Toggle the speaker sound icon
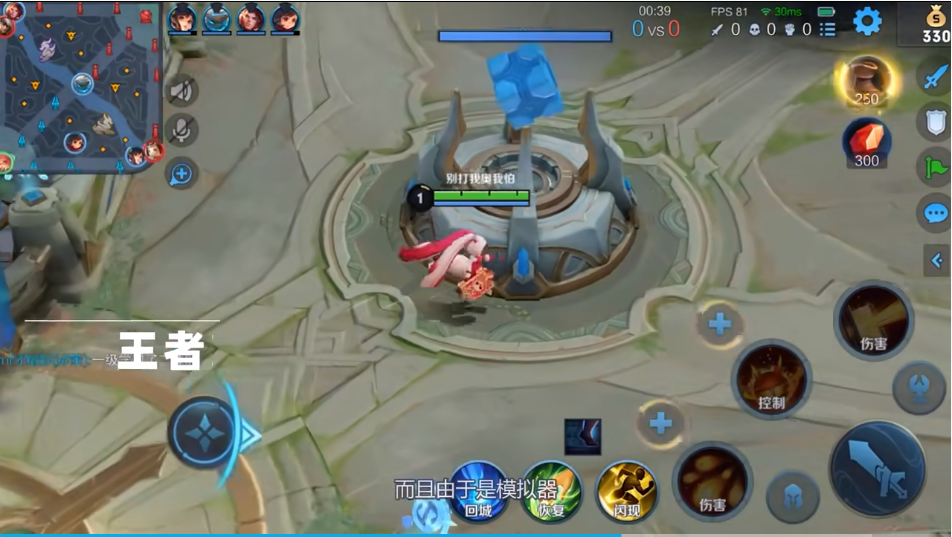952x537 pixels. click(181, 91)
